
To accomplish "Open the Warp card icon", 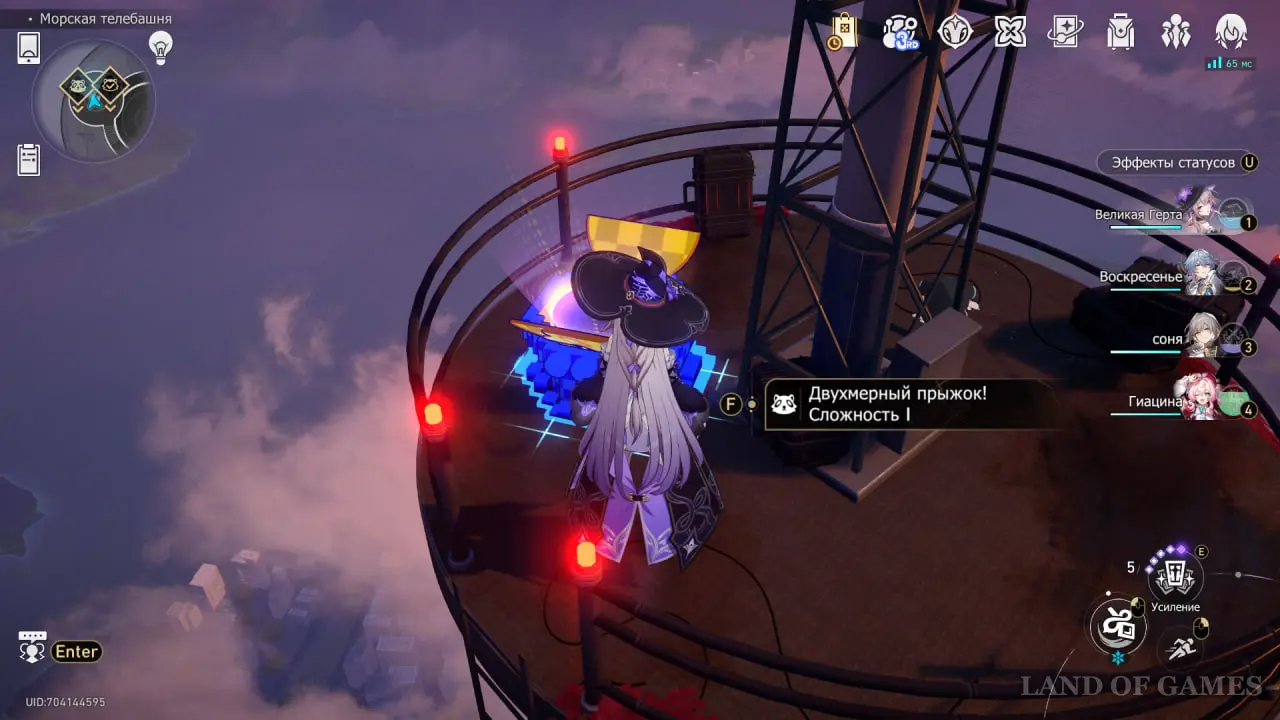I will [1065, 32].
